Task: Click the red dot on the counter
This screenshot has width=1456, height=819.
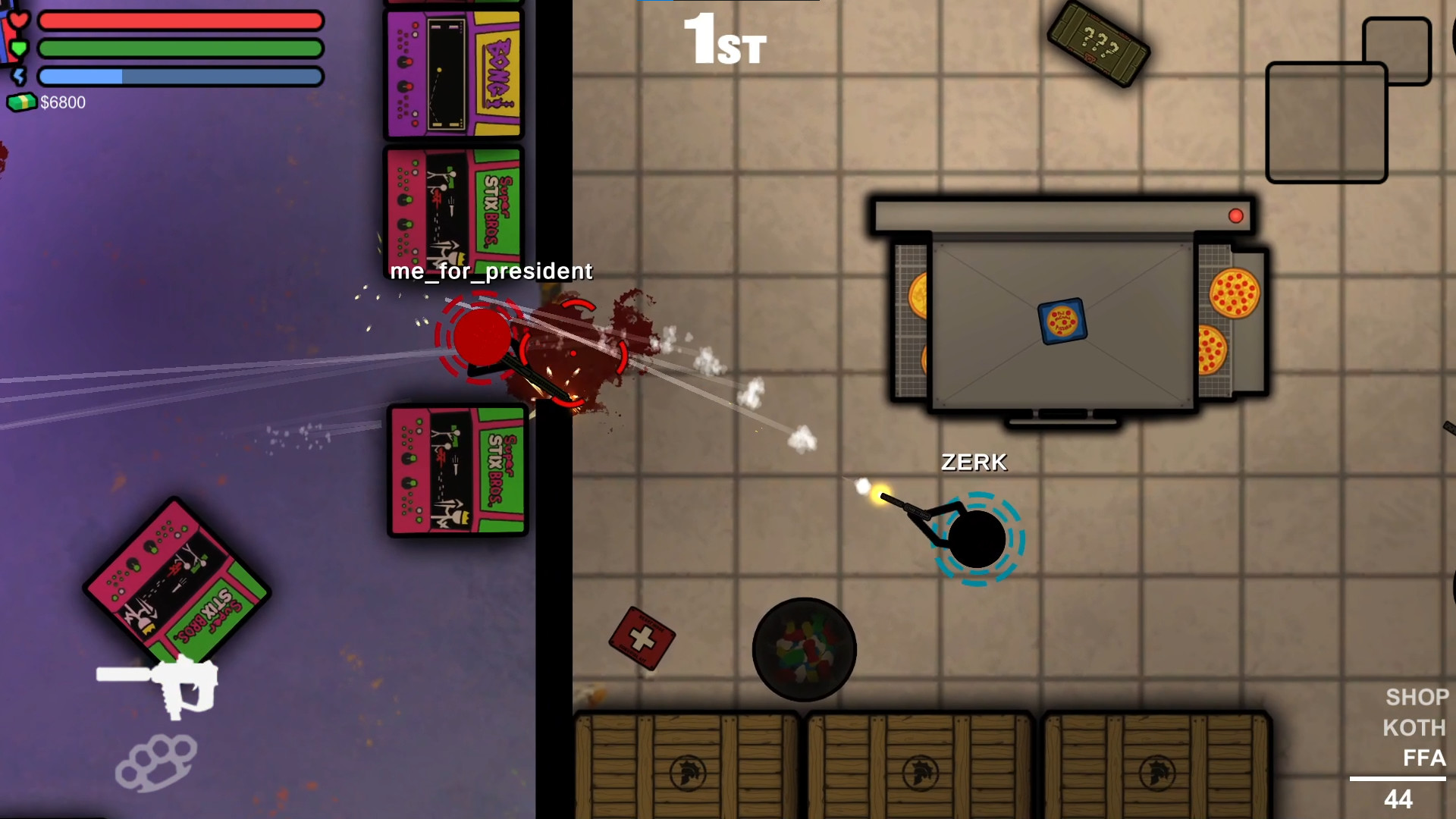Action: click(1238, 216)
